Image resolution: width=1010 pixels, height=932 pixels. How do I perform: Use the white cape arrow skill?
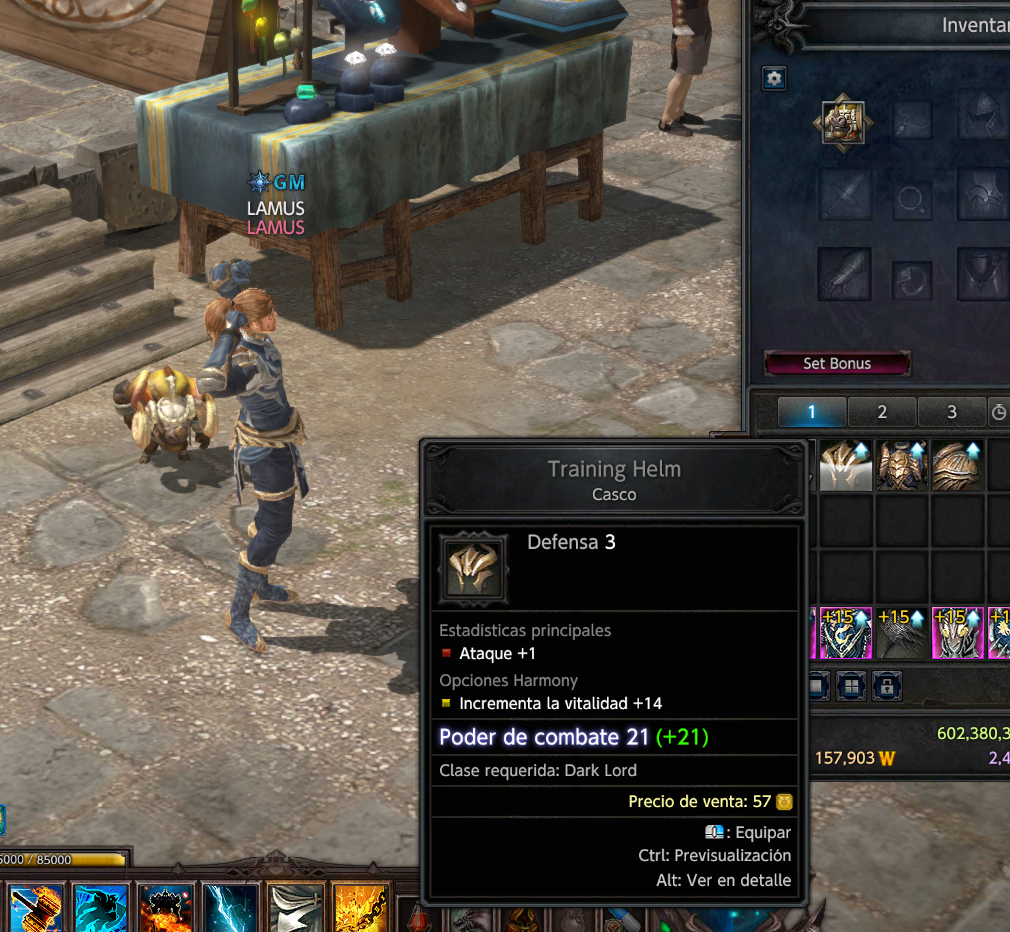click(297, 908)
